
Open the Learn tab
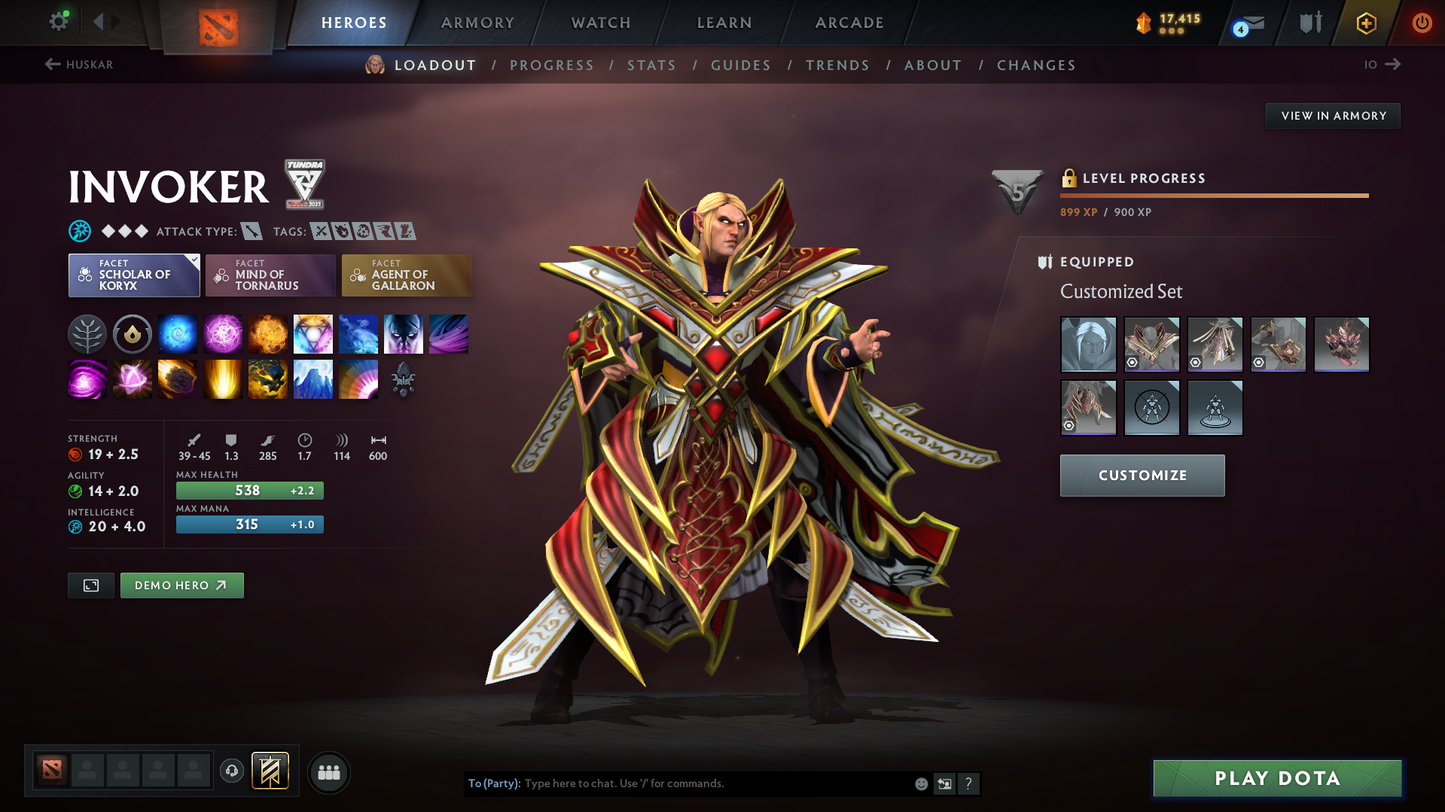(x=724, y=23)
